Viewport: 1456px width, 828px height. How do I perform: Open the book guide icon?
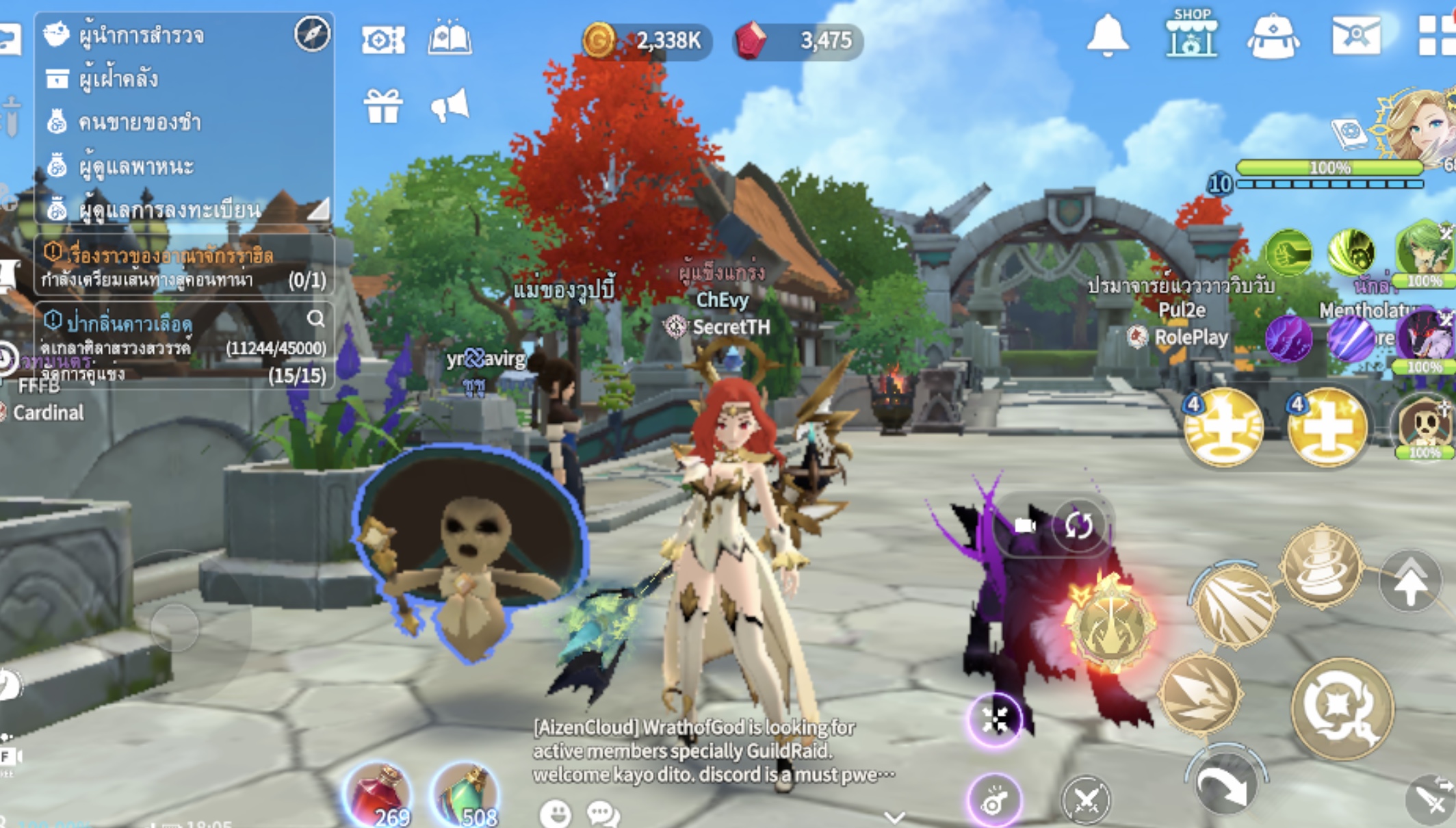(x=450, y=39)
